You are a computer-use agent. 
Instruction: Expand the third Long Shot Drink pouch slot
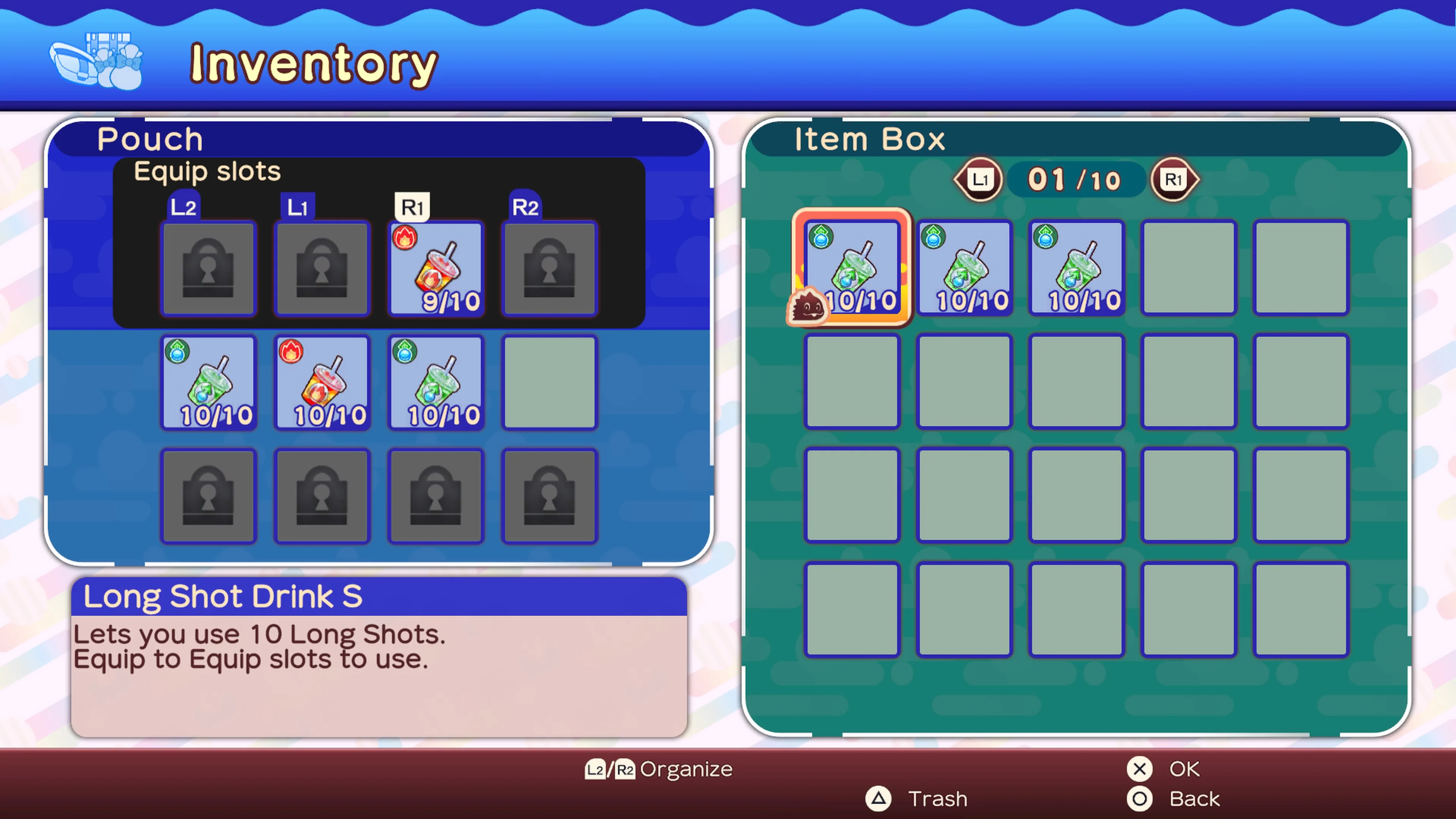point(435,383)
